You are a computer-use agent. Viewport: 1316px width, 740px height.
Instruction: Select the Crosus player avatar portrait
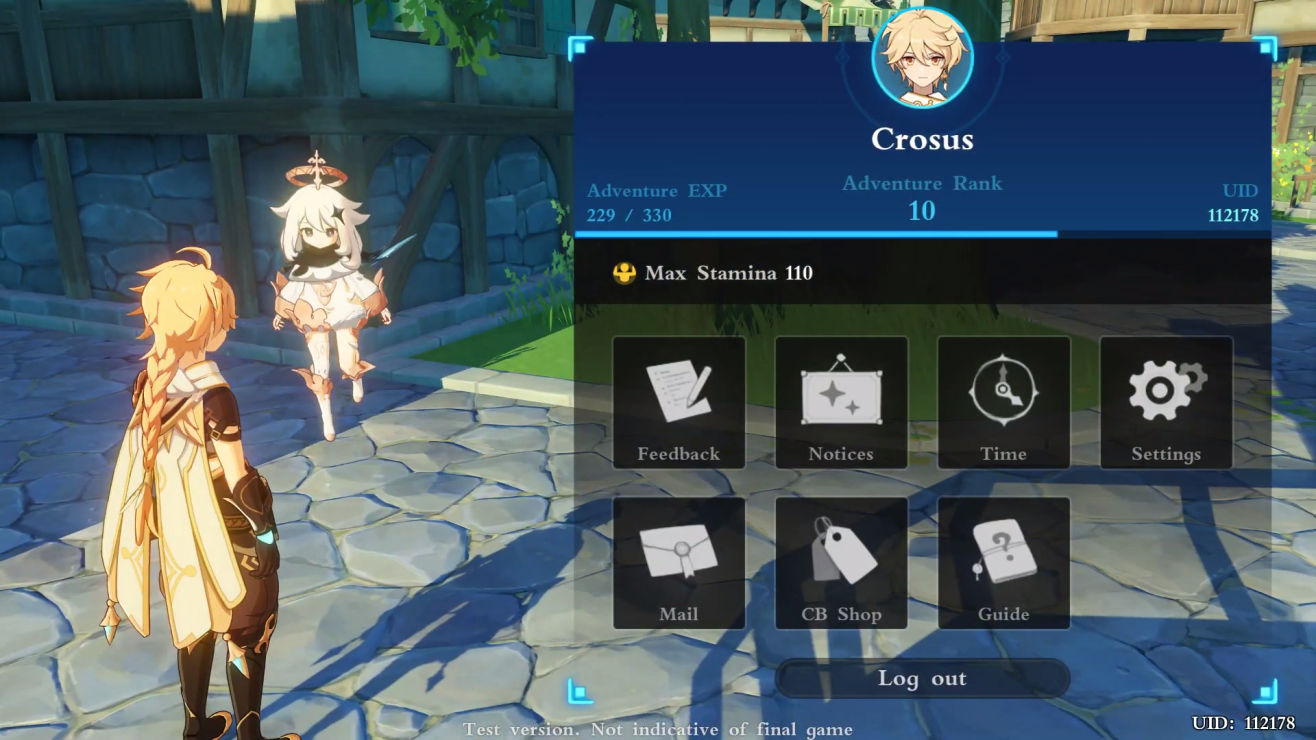click(x=922, y=59)
